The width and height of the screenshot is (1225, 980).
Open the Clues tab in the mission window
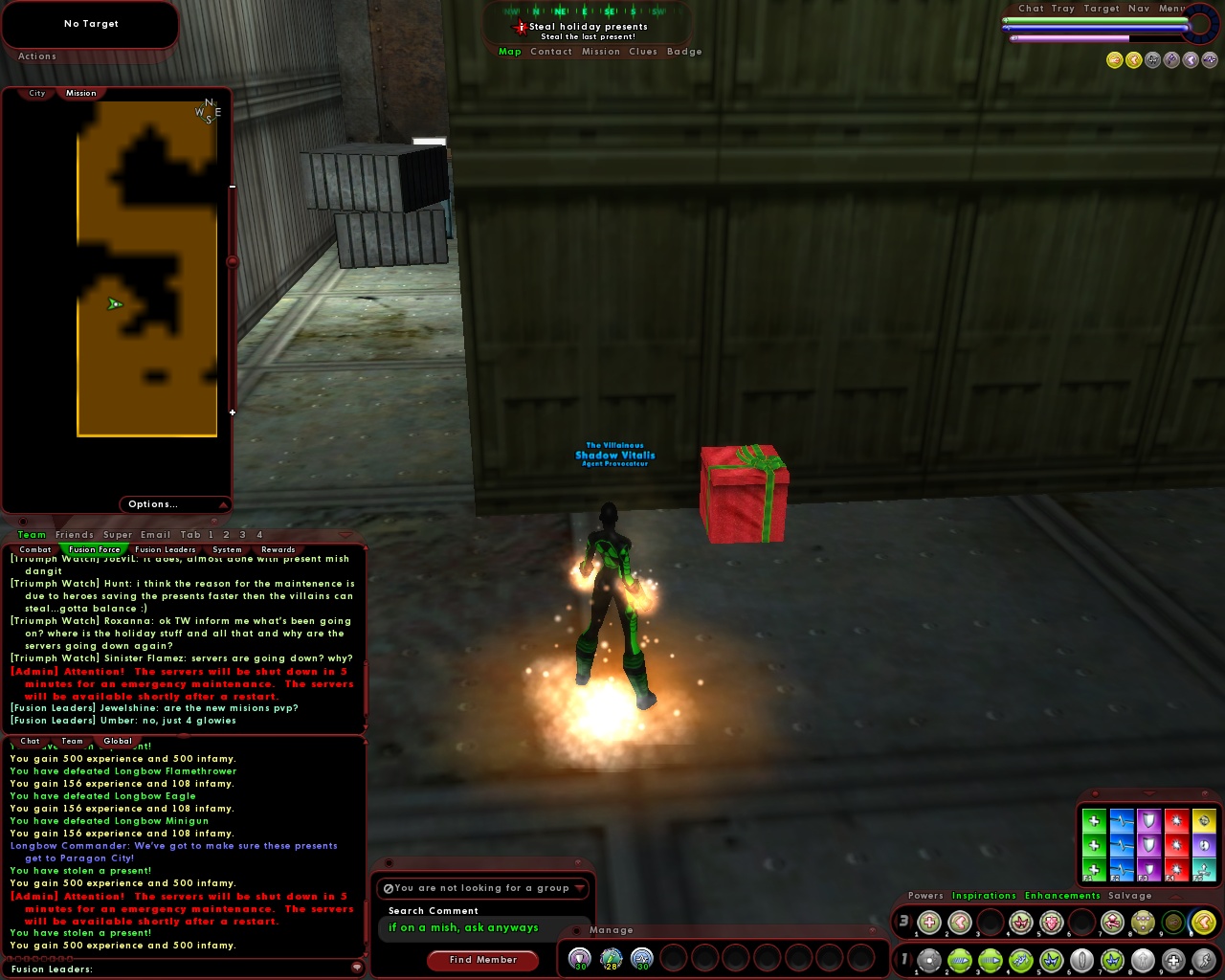pos(645,51)
